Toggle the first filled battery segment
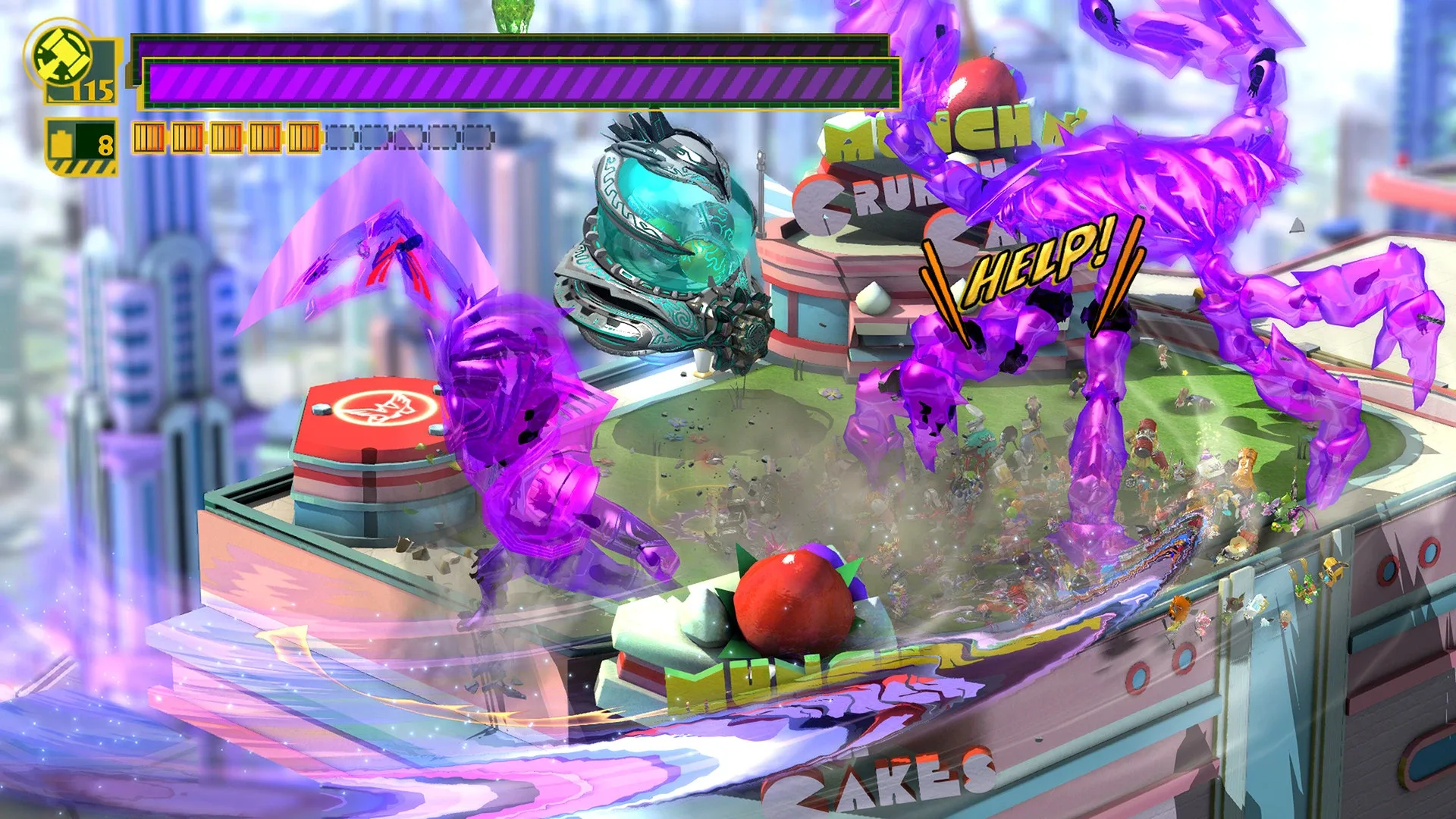Image resolution: width=1456 pixels, height=819 pixels. click(x=149, y=138)
